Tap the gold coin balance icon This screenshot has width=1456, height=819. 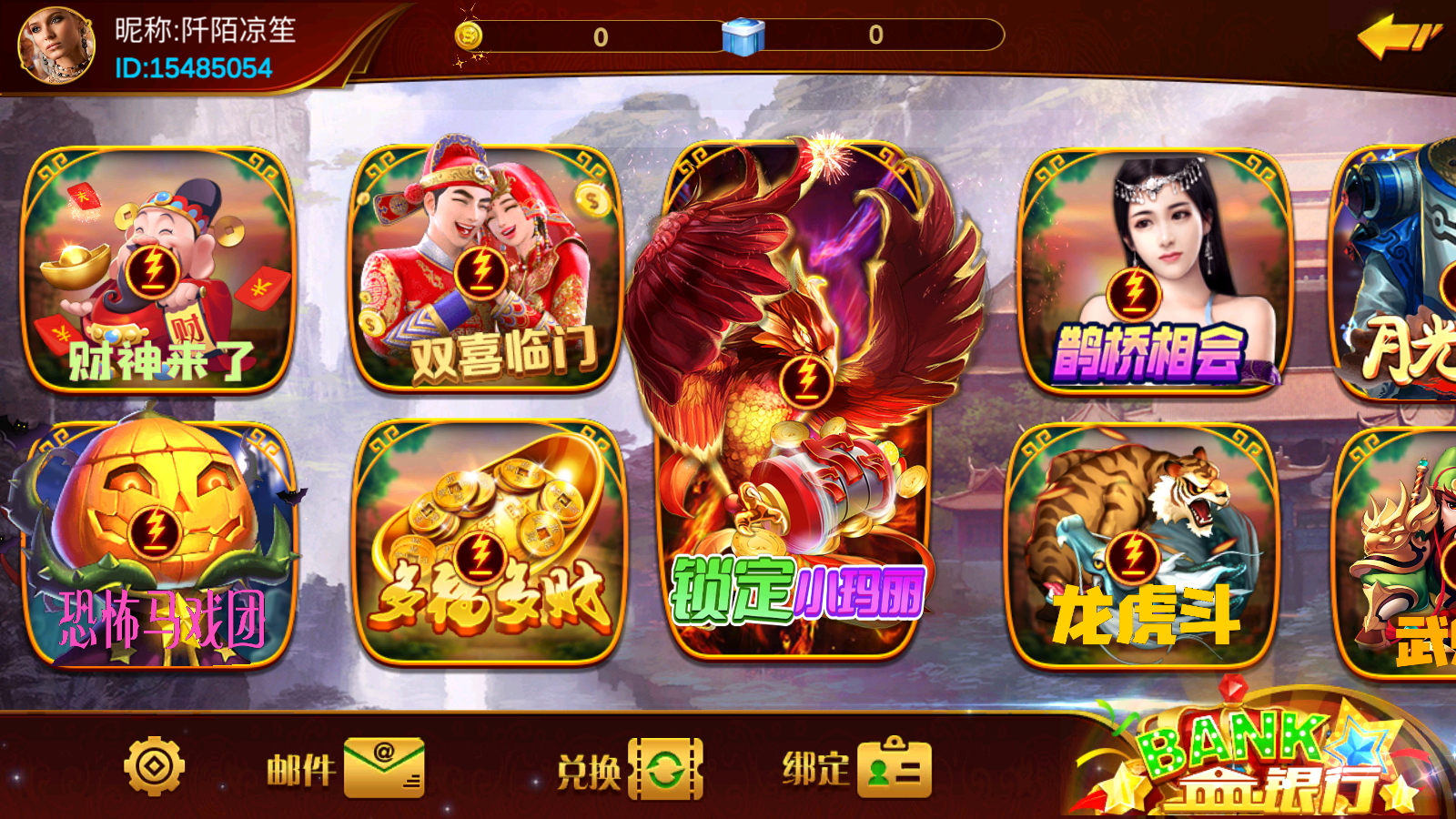tap(469, 36)
